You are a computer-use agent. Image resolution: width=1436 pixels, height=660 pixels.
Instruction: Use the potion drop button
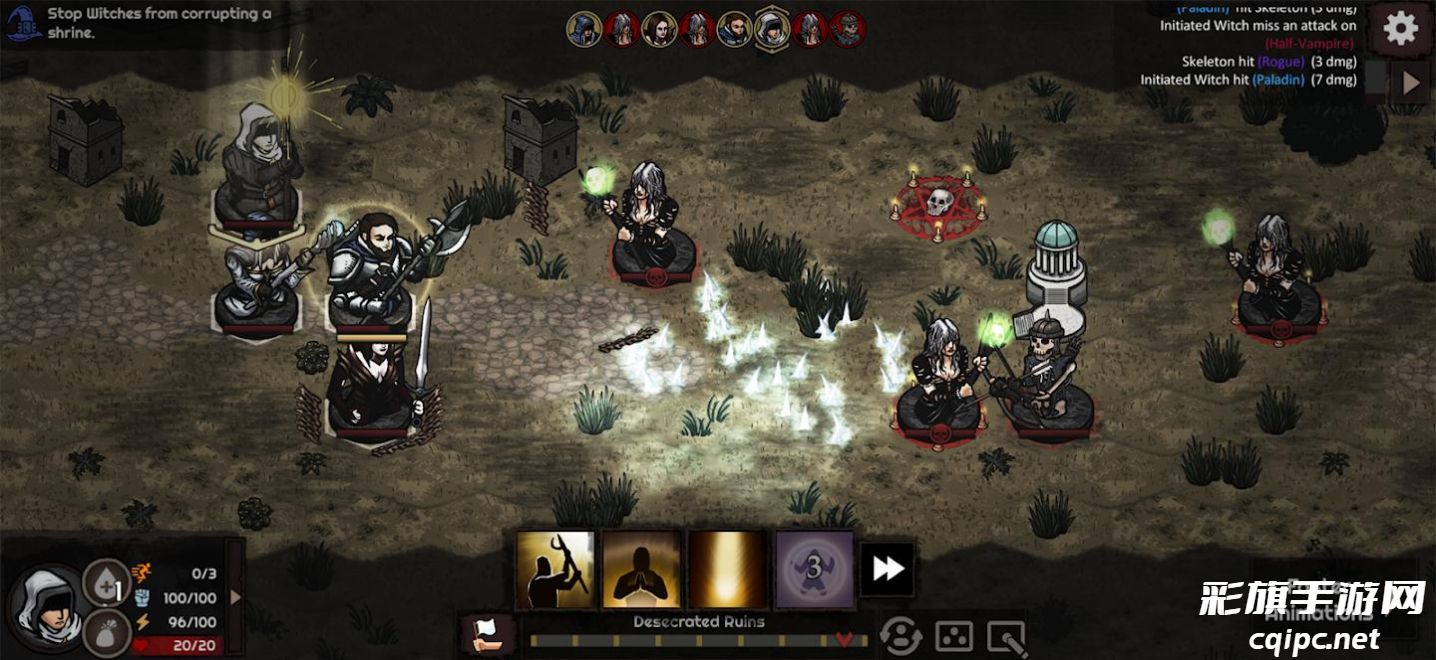106,583
